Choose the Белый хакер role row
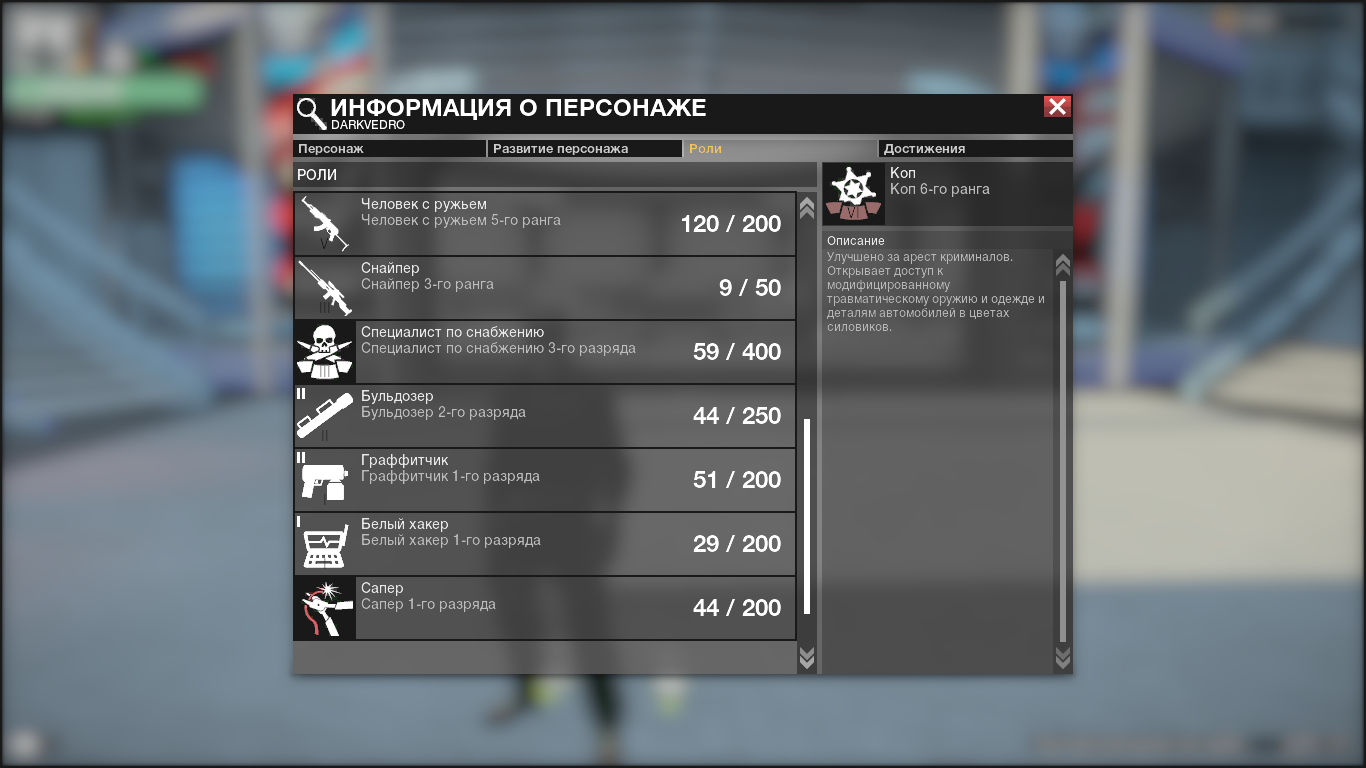Image resolution: width=1366 pixels, height=768 pixels. (x=545, y=544)
